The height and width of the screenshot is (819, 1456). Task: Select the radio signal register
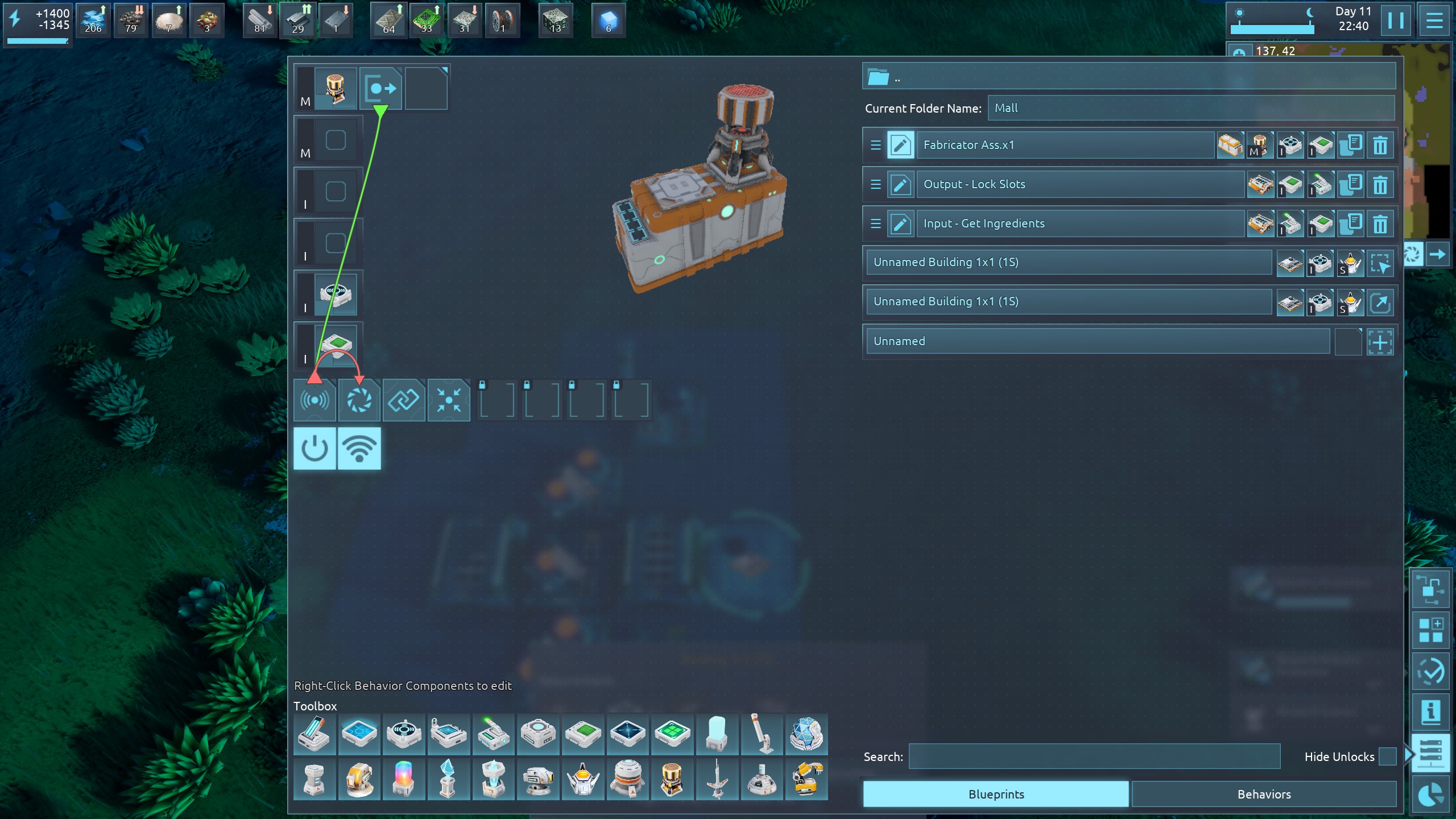coord(315,400)
